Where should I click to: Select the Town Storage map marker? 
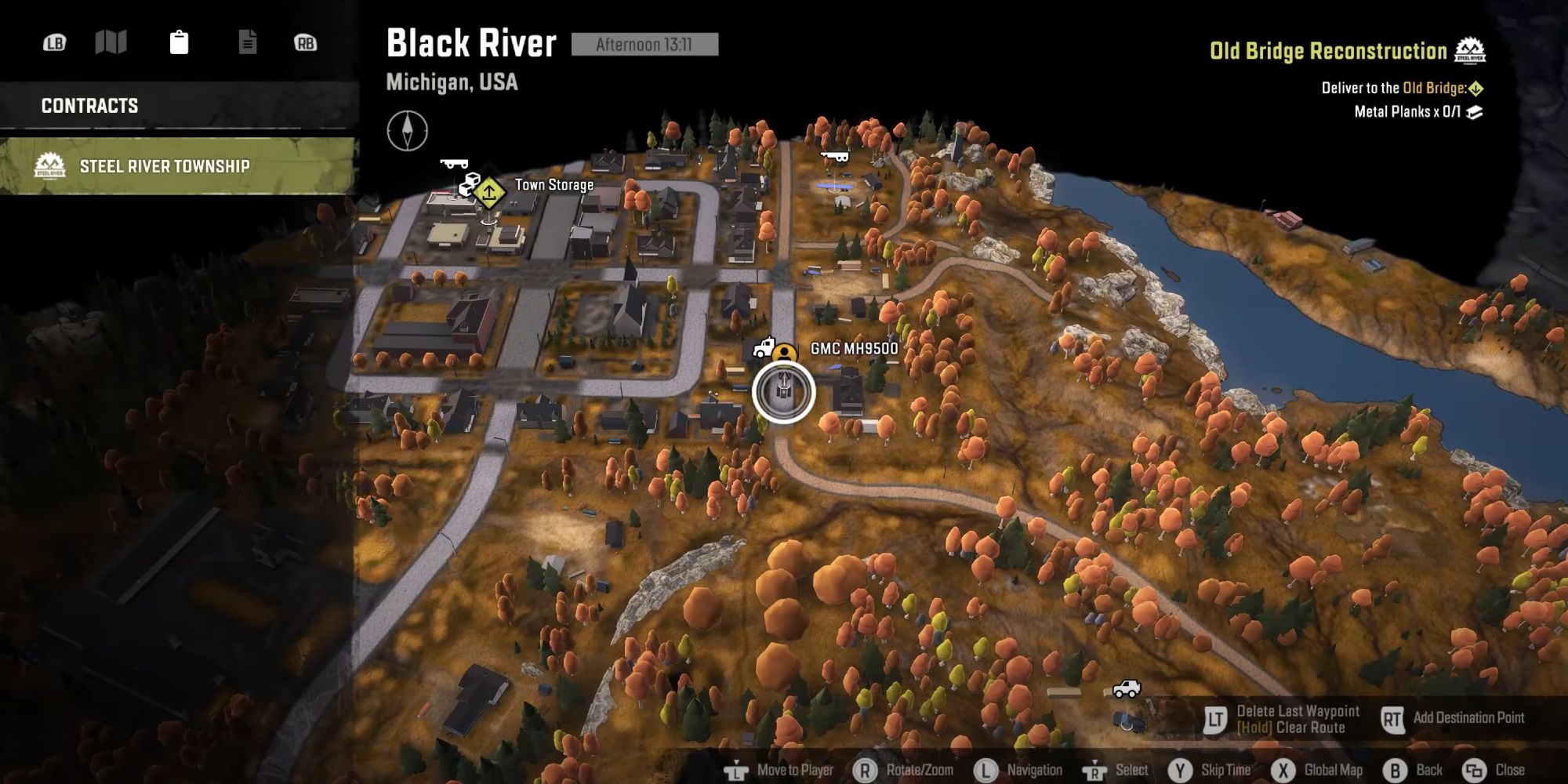click(489, 191)
